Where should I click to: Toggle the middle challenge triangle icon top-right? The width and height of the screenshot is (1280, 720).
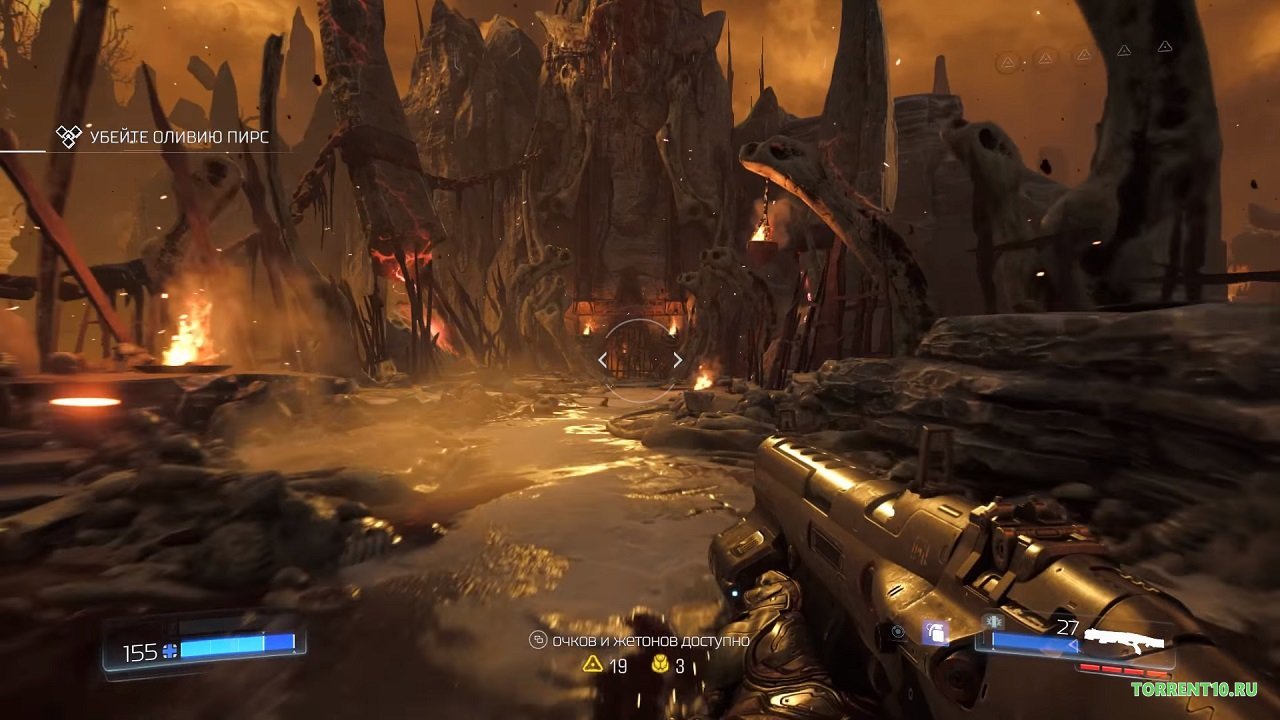[1083, 54]
